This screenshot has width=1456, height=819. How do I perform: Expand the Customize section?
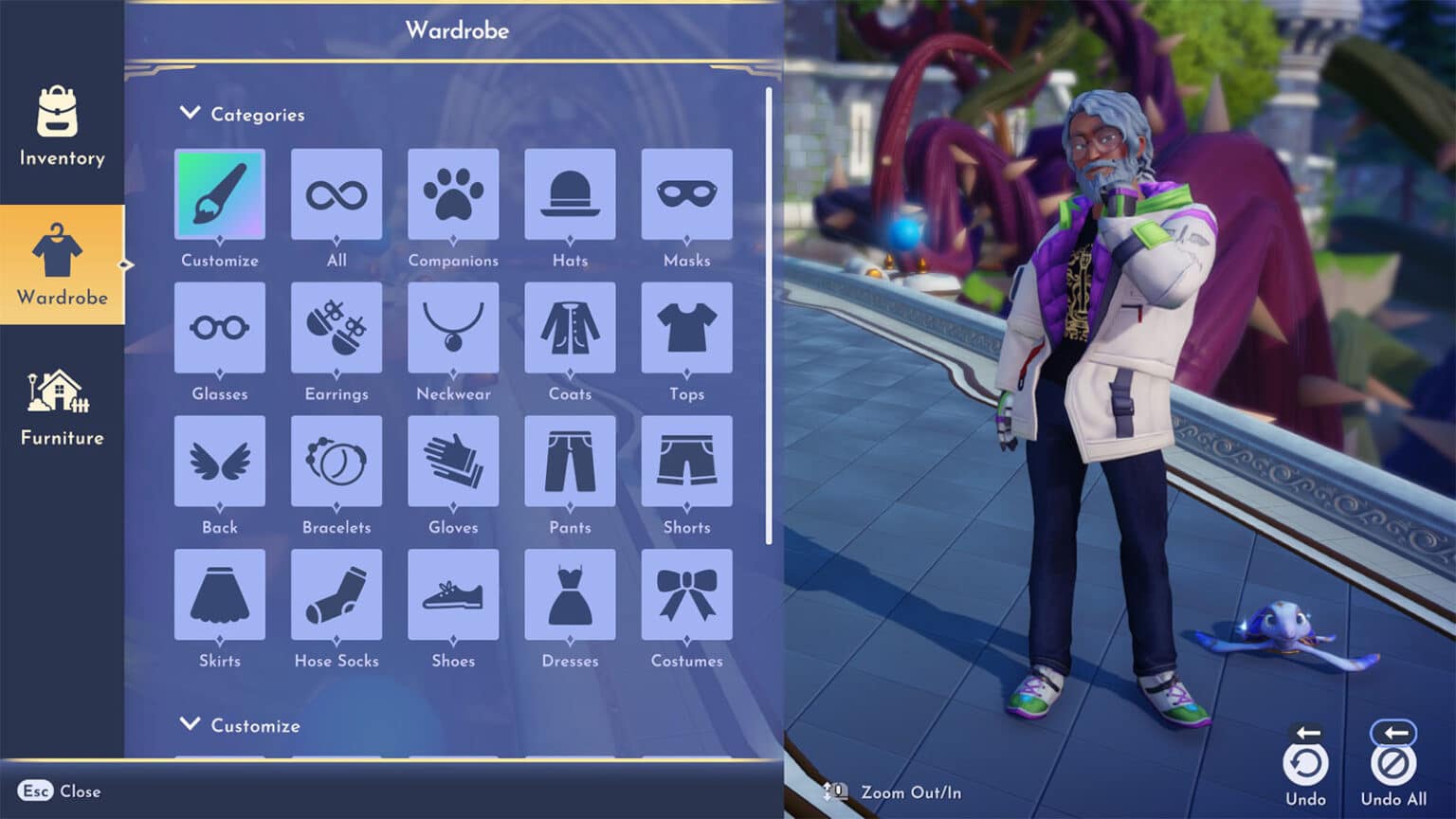click(x=189, y=723)
